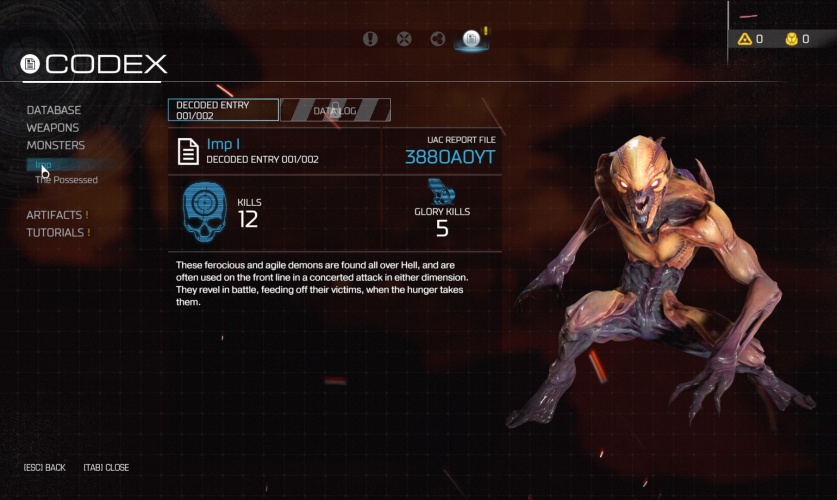Open the Artifacts category

tap(57, 215)
